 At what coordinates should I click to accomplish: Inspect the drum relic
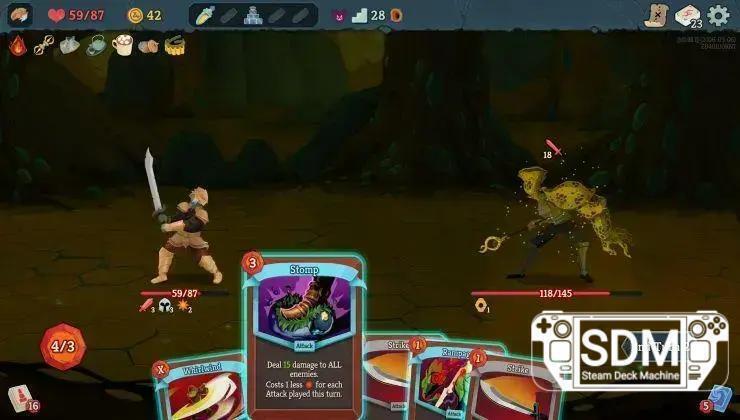(175, 45)
